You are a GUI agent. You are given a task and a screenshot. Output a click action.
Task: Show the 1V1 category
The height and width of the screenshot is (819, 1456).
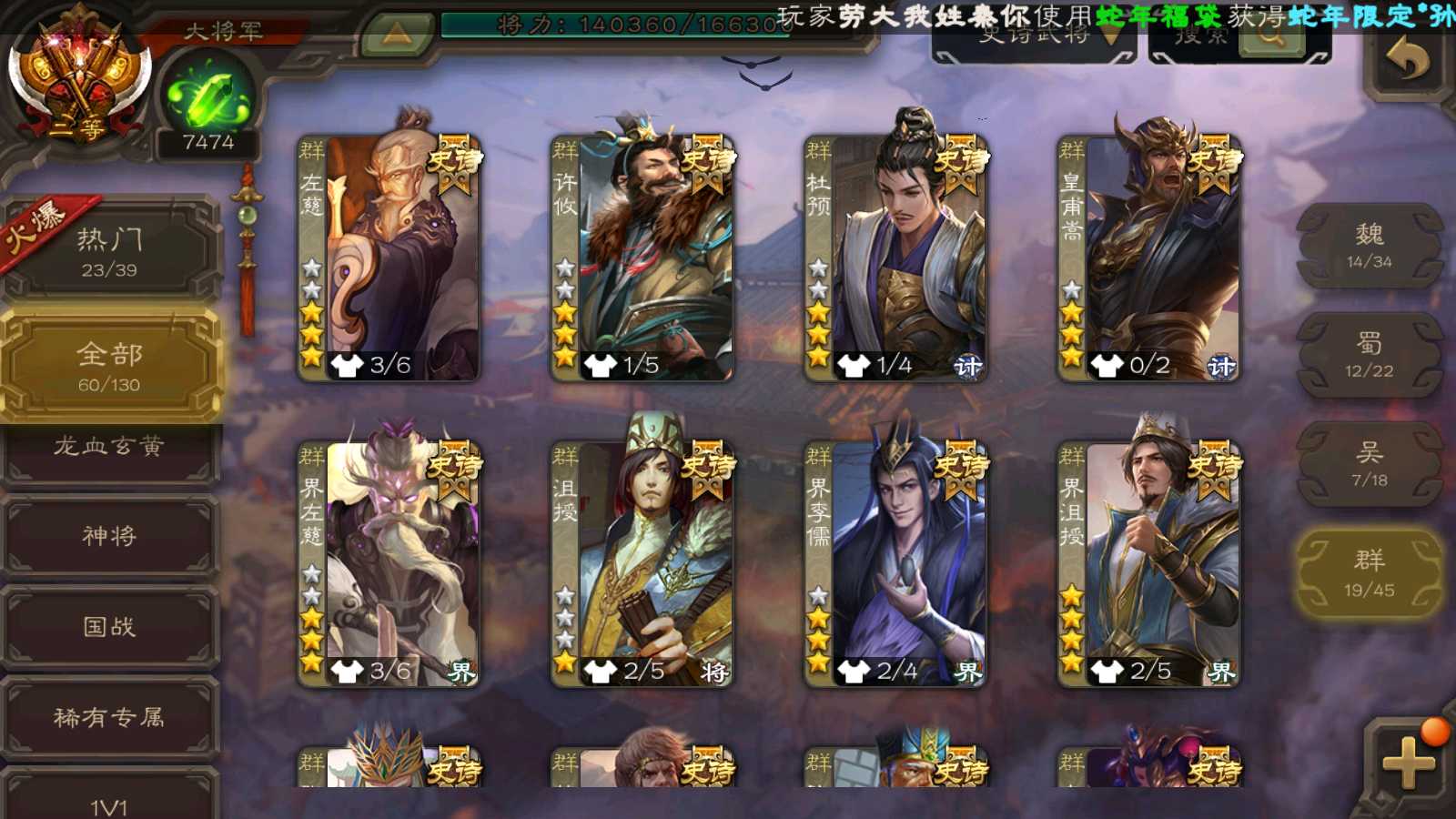[109, 803]
